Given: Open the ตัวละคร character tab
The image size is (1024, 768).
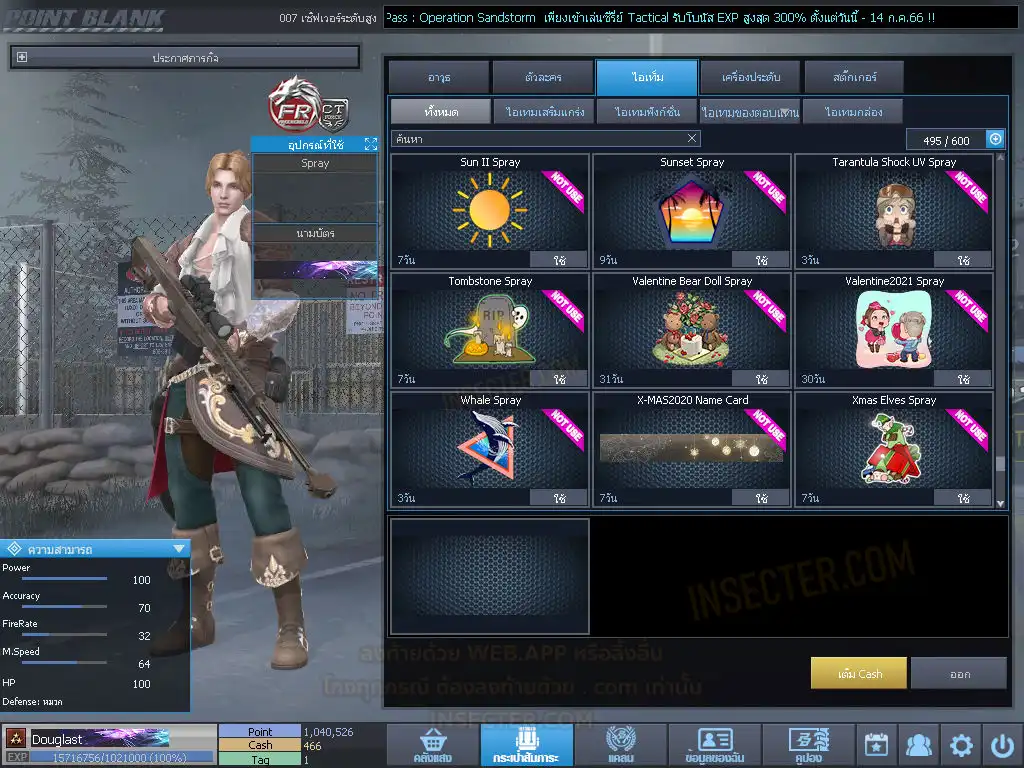Looking at the screenshot, I should pos(542,77).
